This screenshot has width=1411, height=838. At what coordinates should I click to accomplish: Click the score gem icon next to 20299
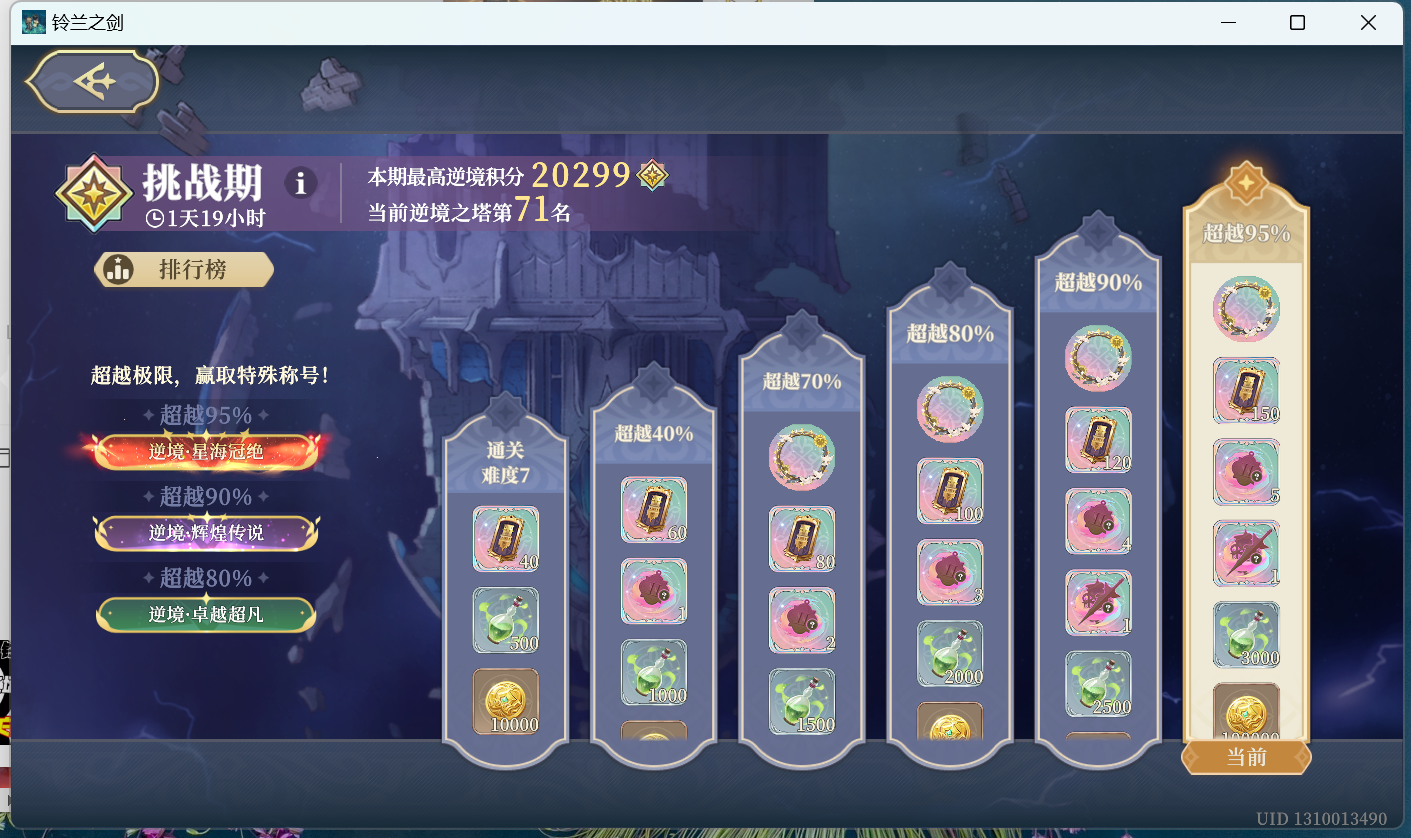pyautogui.click(x=651, y=174)
